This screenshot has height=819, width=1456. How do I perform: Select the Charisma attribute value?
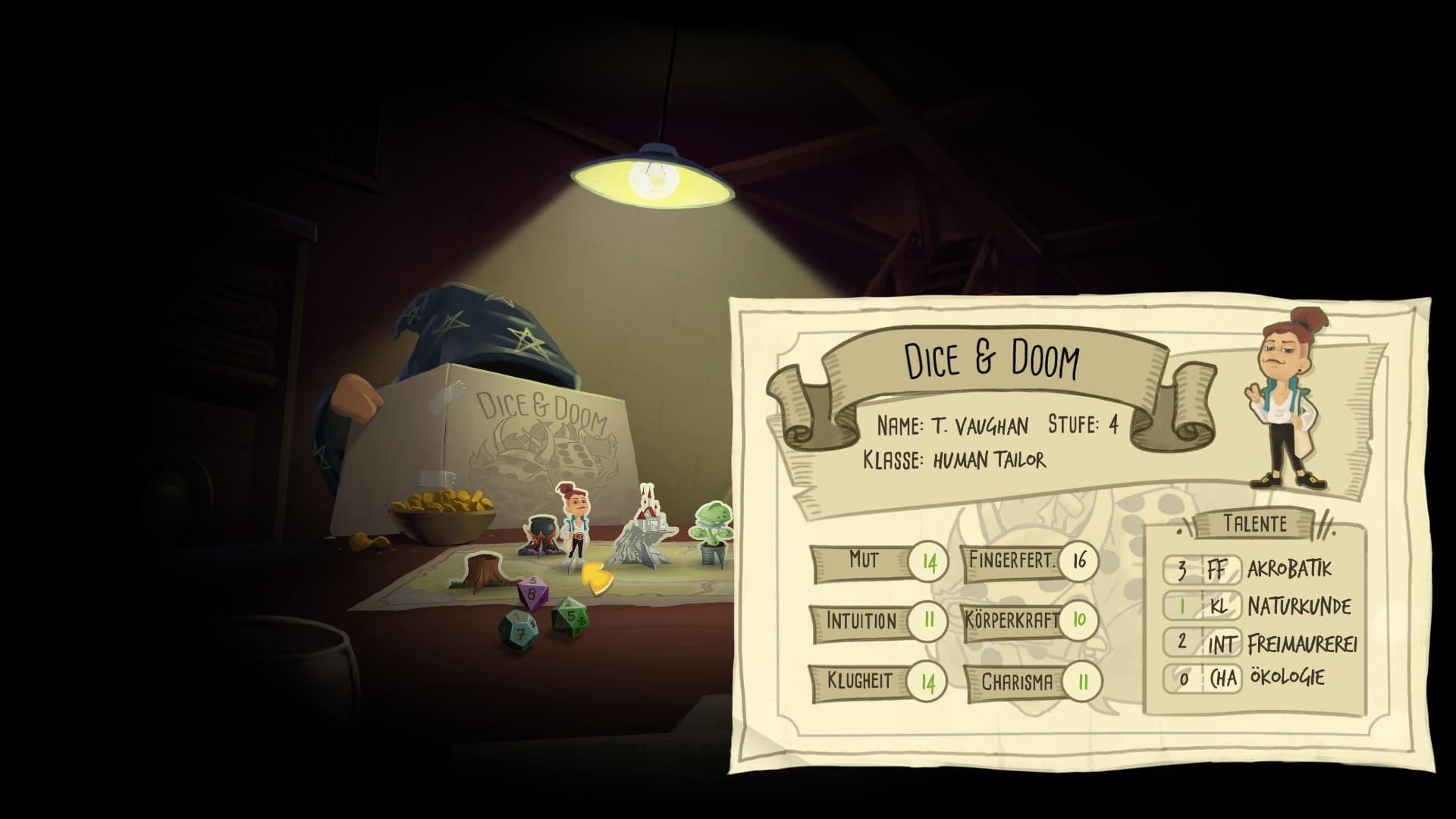point(1082,682)
